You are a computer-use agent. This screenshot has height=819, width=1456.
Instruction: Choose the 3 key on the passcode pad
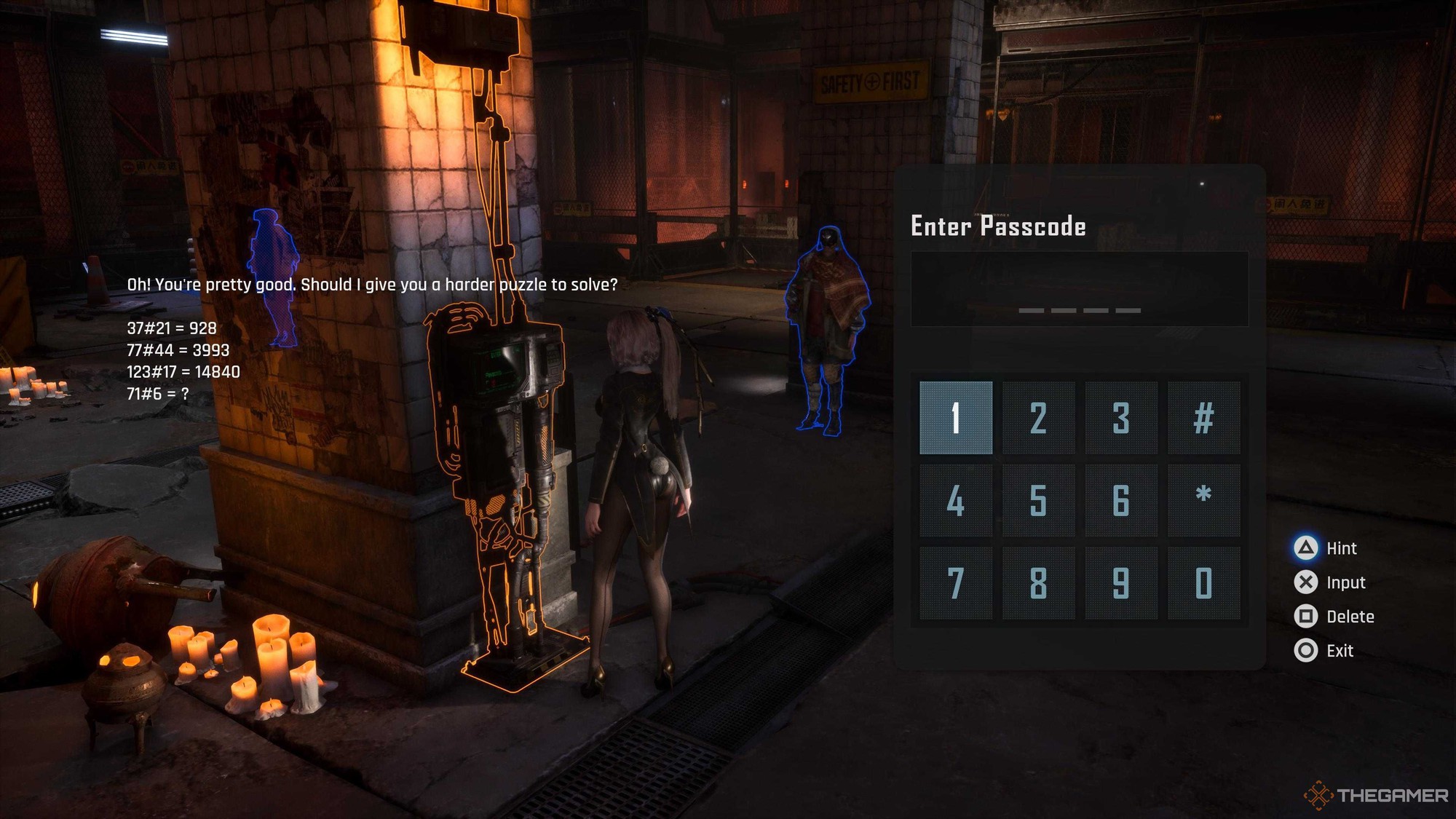coord(1121,418)
